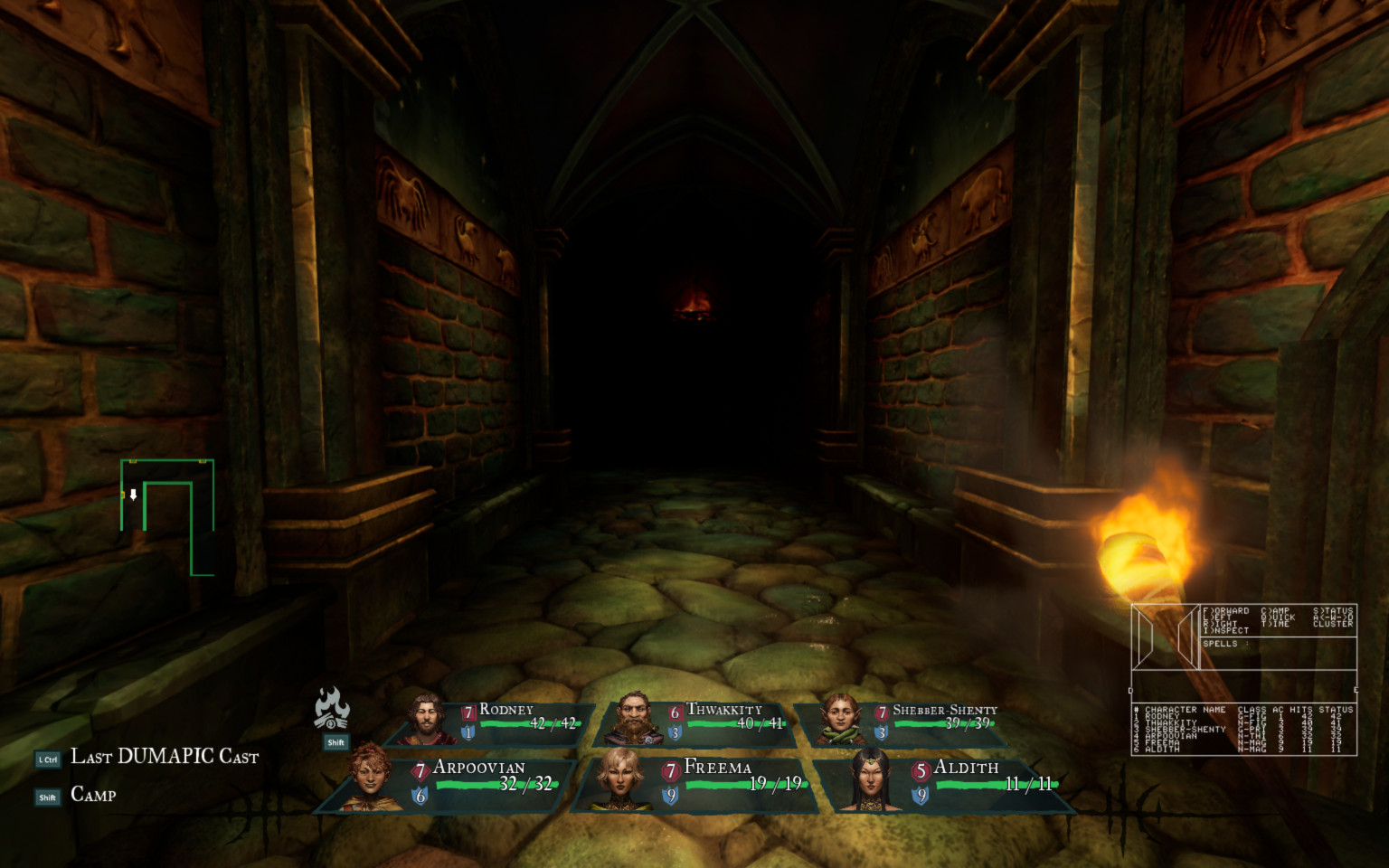
Task: Expand the SPELLS section of the command panel
Action: click(x=1221, y=644)
